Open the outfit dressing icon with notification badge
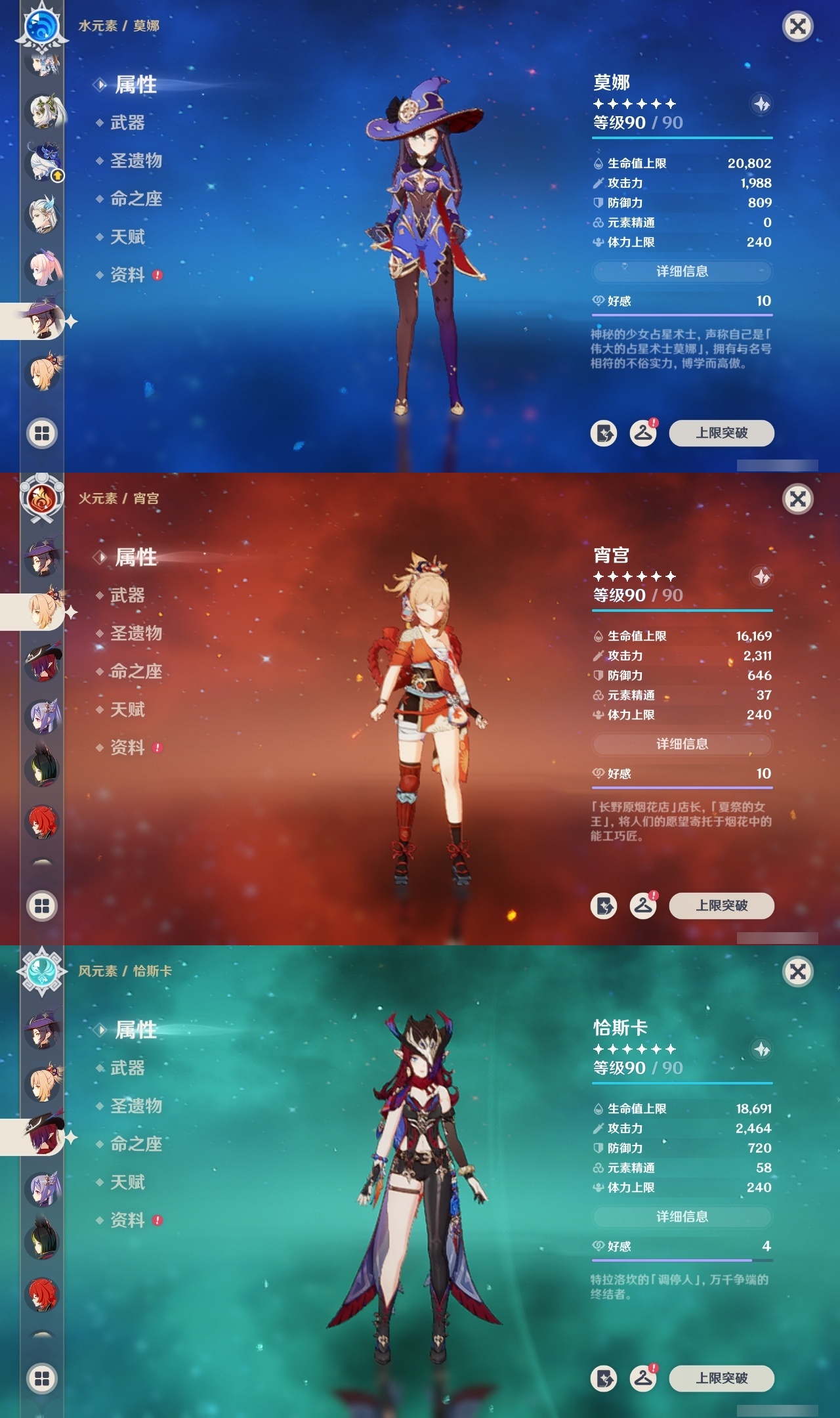The height and width of the screenshot is (1418, 840). 644,433
